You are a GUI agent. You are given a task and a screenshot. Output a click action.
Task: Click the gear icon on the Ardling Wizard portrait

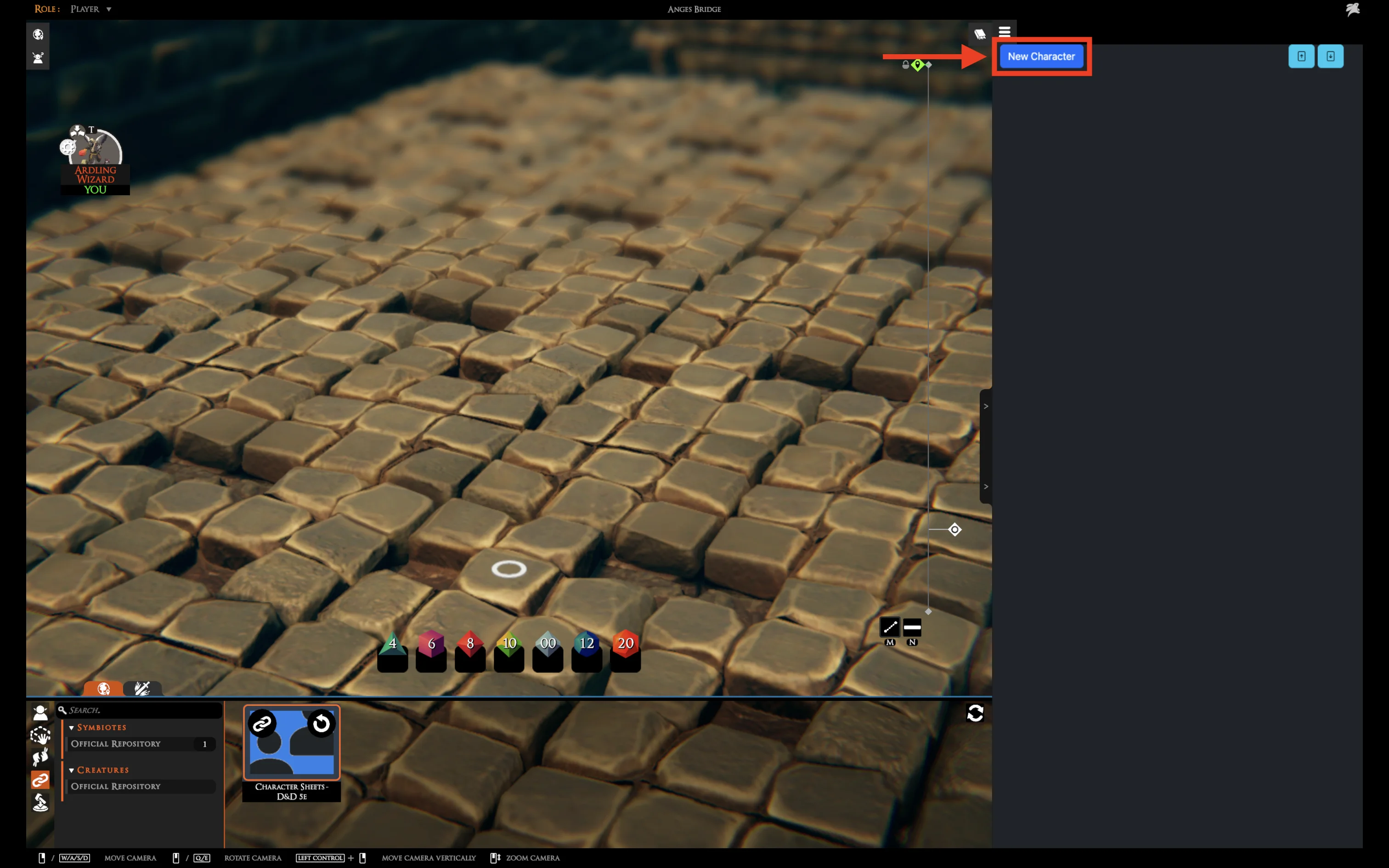[x=68, y=147]
